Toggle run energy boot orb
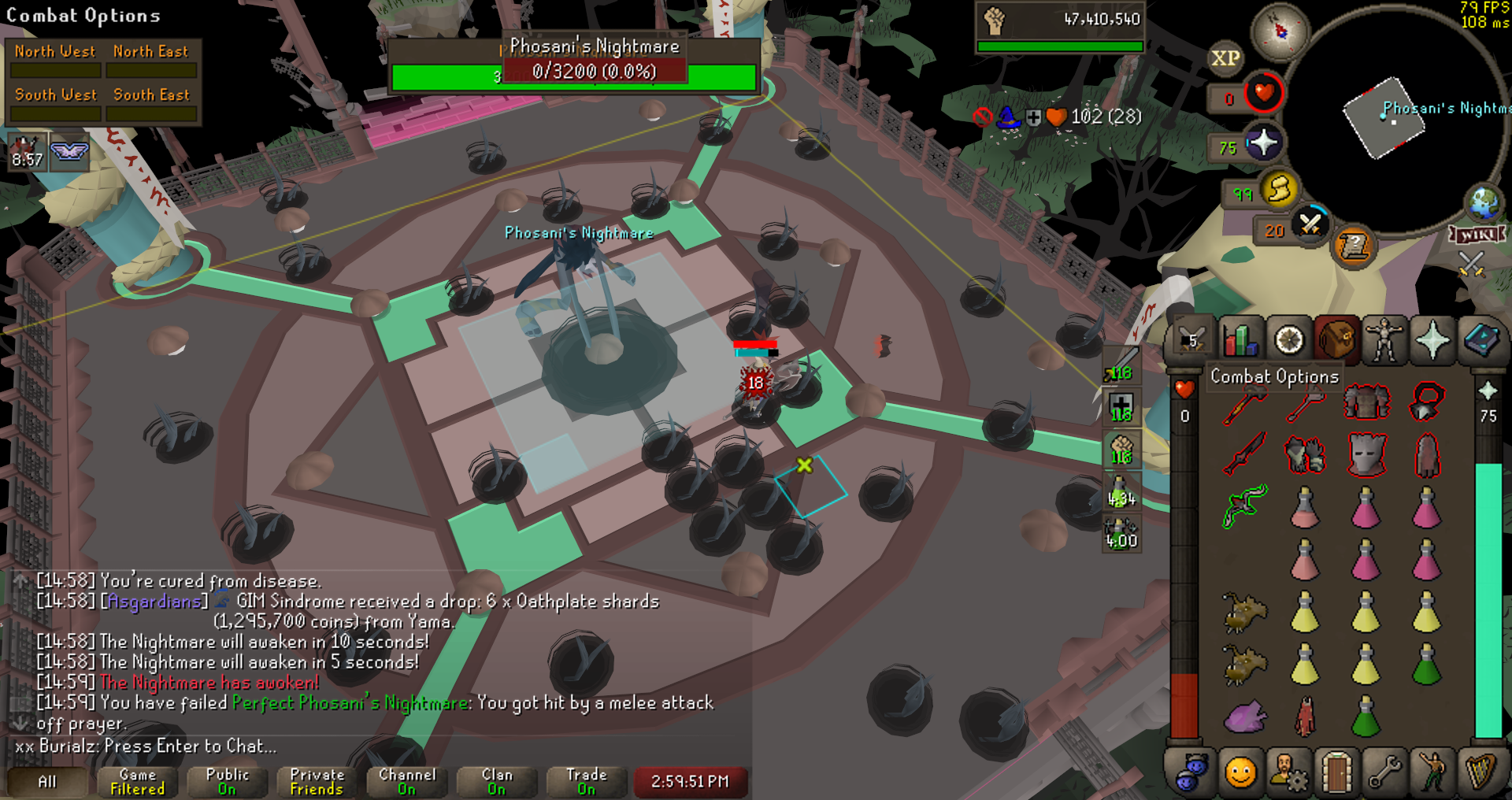The width and height of the screenshot is (1512, 800). click(x=1279, y=190)
